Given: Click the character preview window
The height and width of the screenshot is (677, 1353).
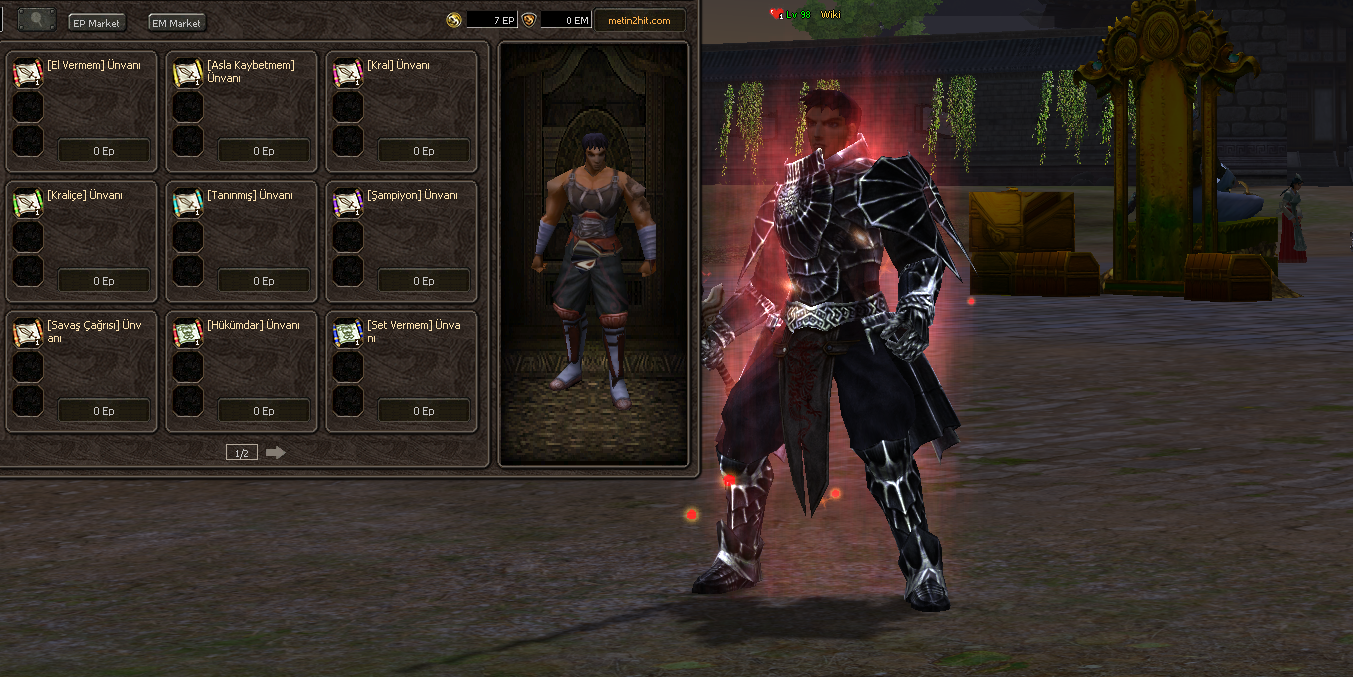Looking at the screenshot, I should (594, 254).
